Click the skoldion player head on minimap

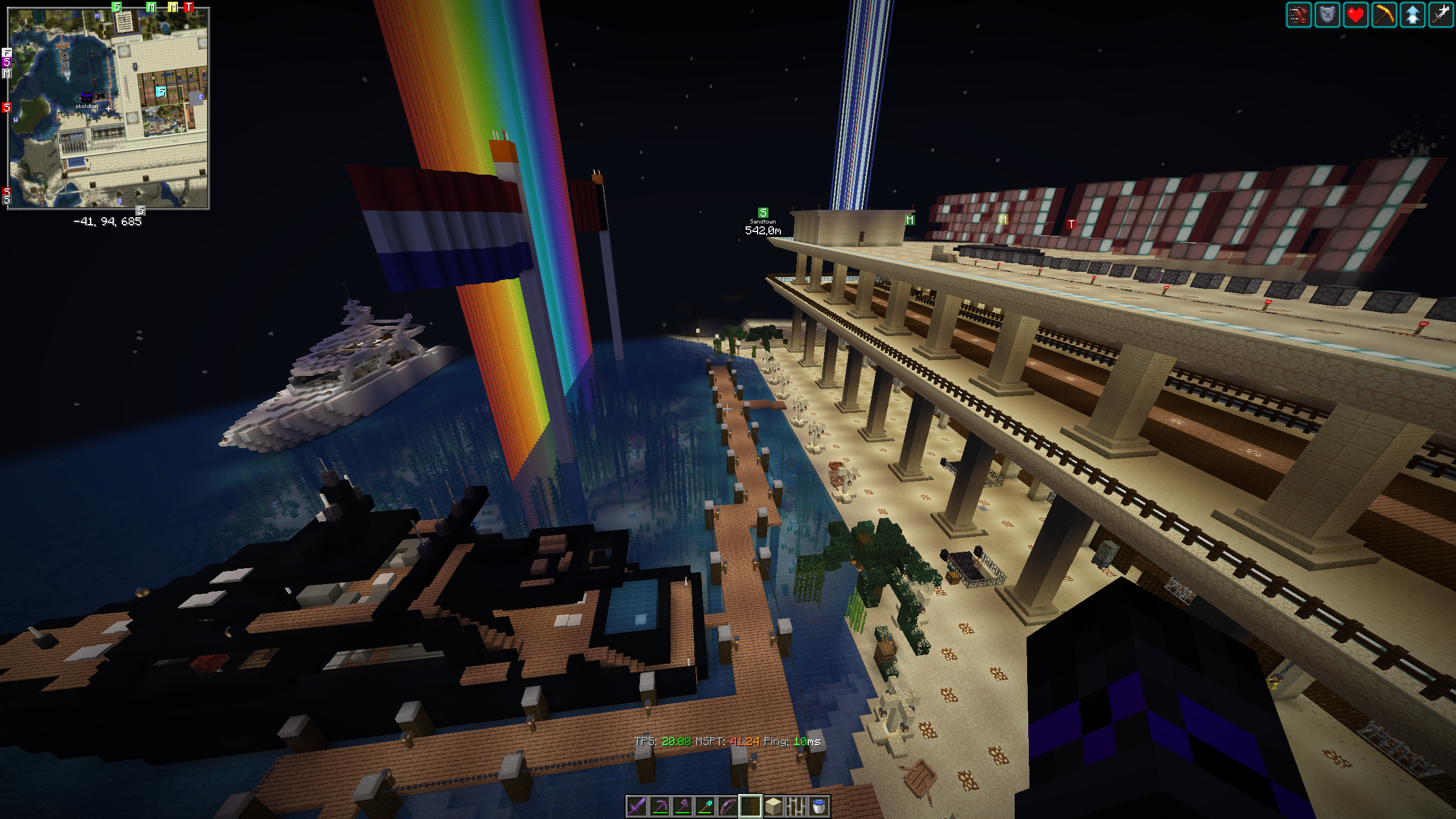pyautogui.click(x=86, y=97)
